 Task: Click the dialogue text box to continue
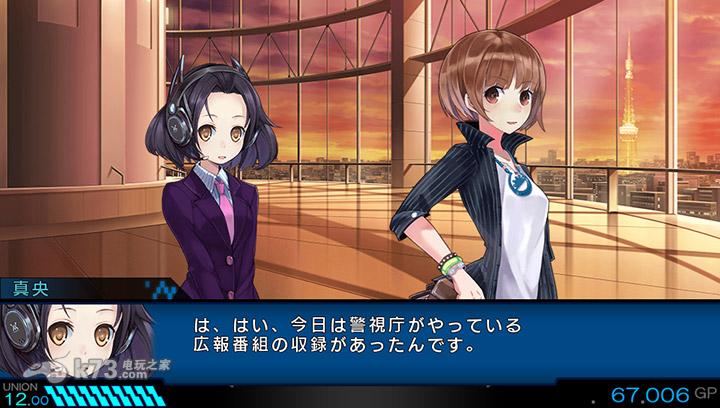click(400, 338)
